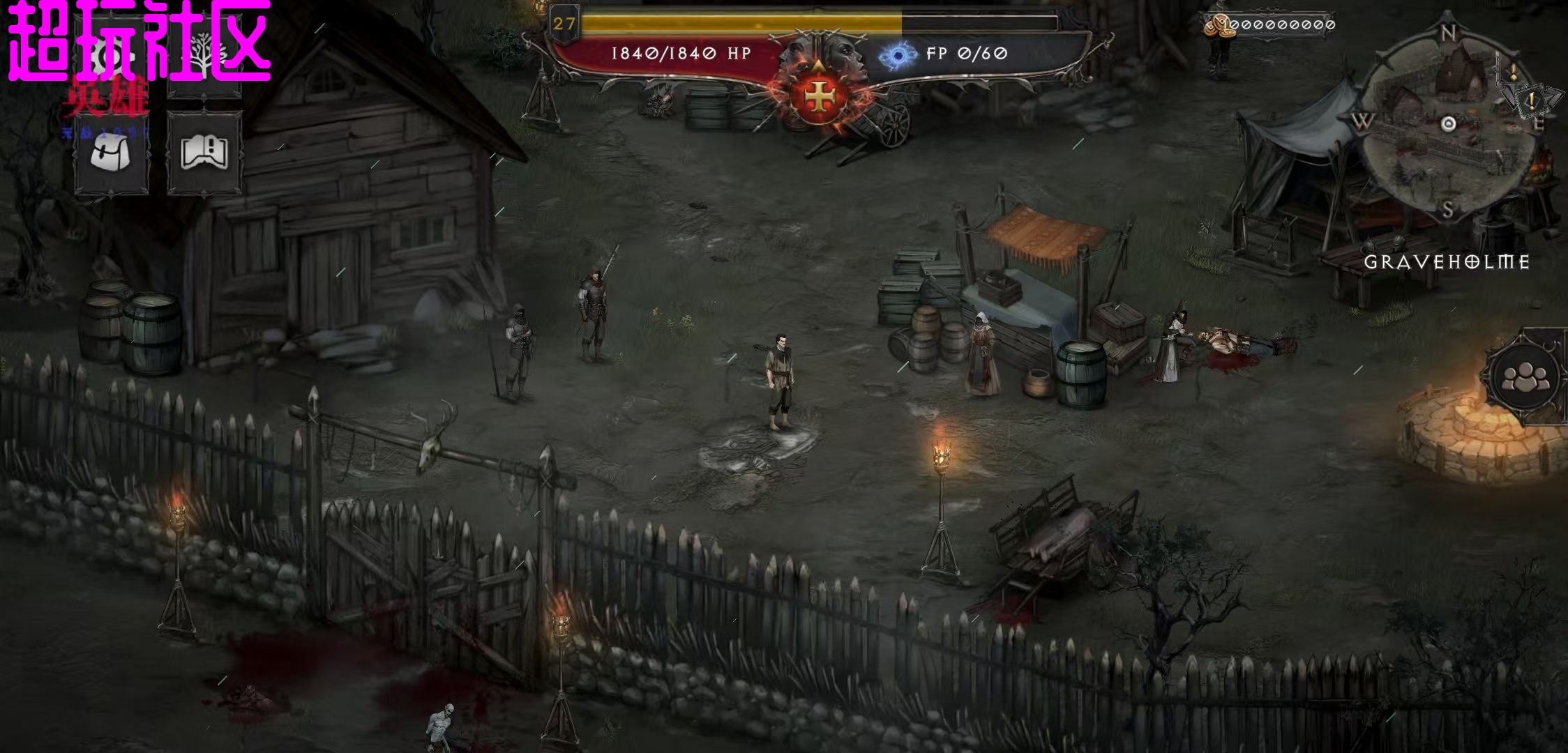Open the quest journal book

coord(204,153)
